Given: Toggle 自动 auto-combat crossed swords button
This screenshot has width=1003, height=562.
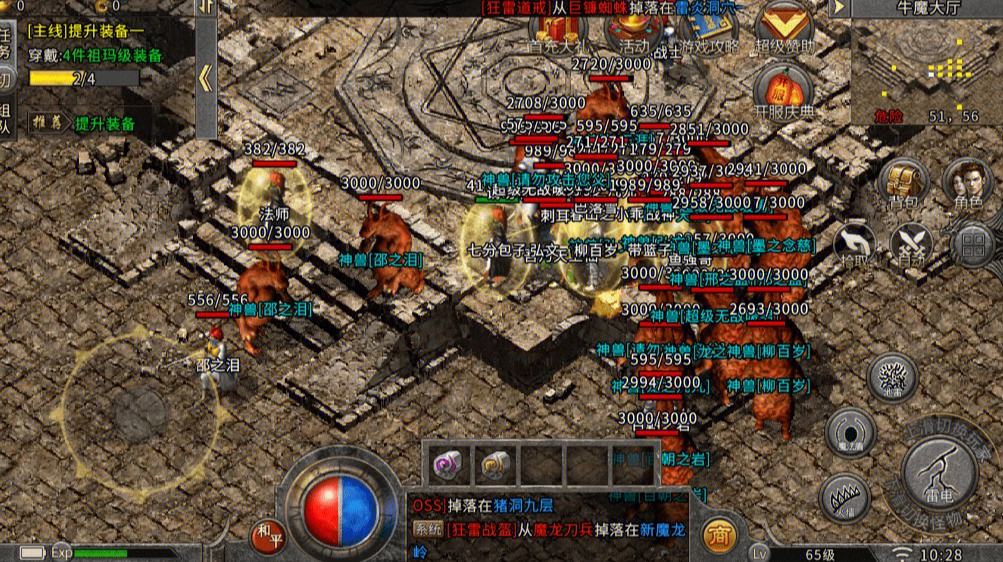Looking at the screenshot, I should tap(912, 245).
